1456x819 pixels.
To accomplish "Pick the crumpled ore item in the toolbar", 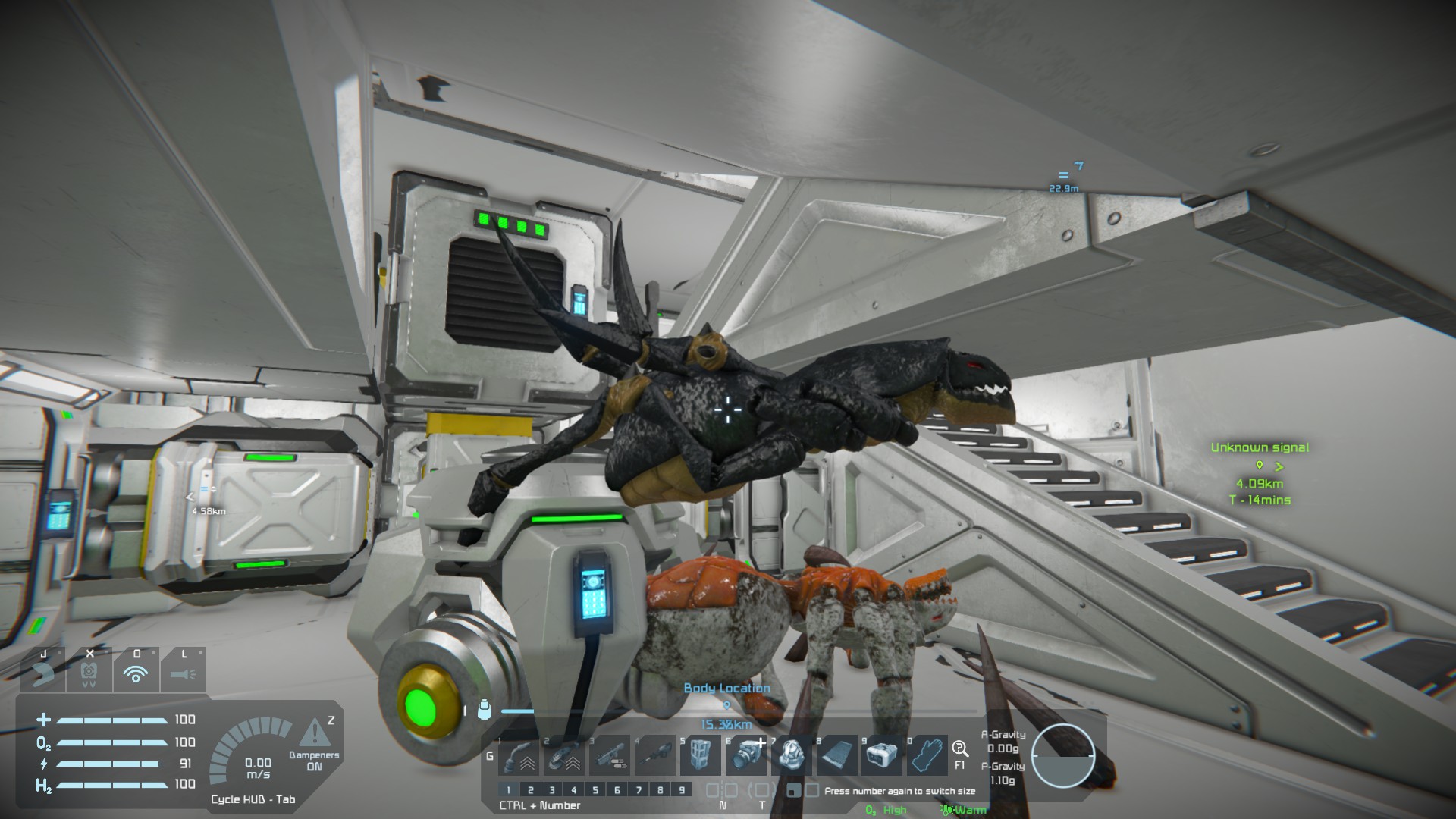I will (791, 756).
